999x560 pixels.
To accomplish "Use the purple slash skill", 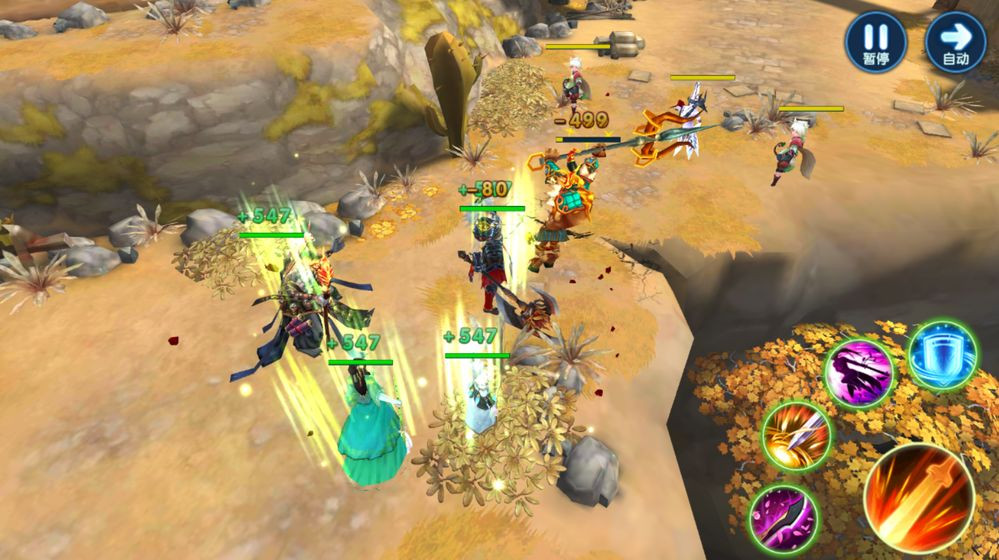I will (859, 374).
